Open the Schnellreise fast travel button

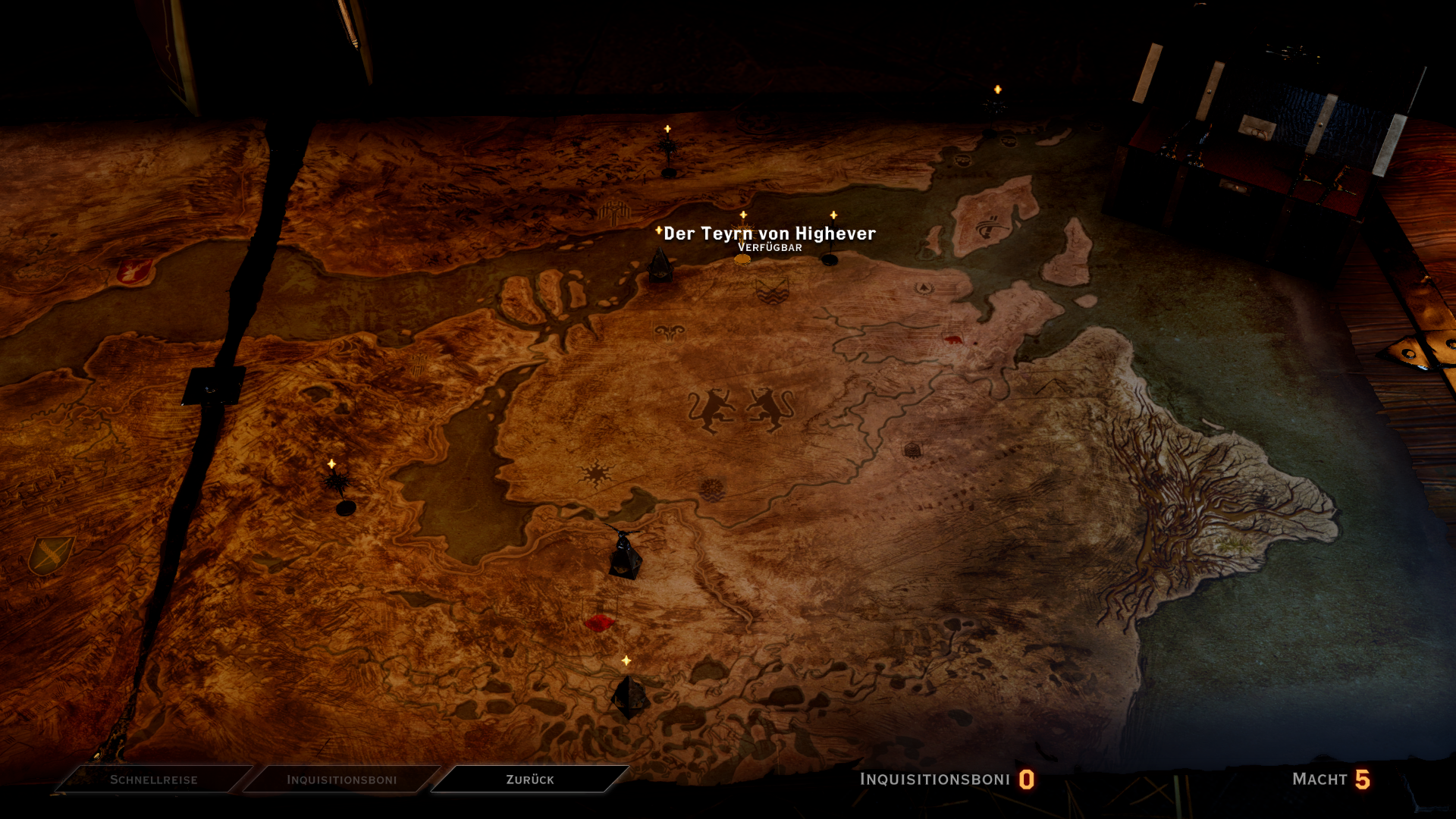pyautogui.click(x=154, y=780)
